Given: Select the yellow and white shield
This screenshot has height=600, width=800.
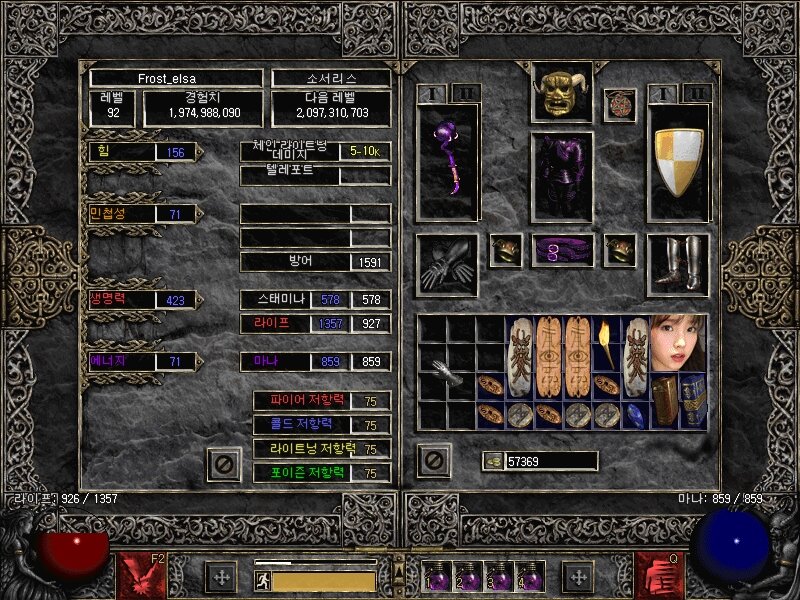Looking at the screenshot, I should (x=679, y=162).
